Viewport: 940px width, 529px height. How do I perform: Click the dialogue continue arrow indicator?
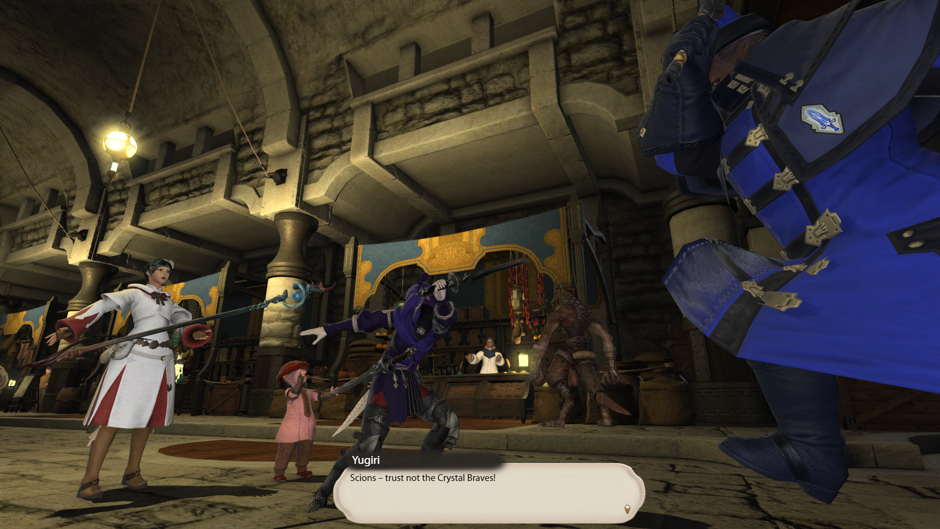click(627, 509)
